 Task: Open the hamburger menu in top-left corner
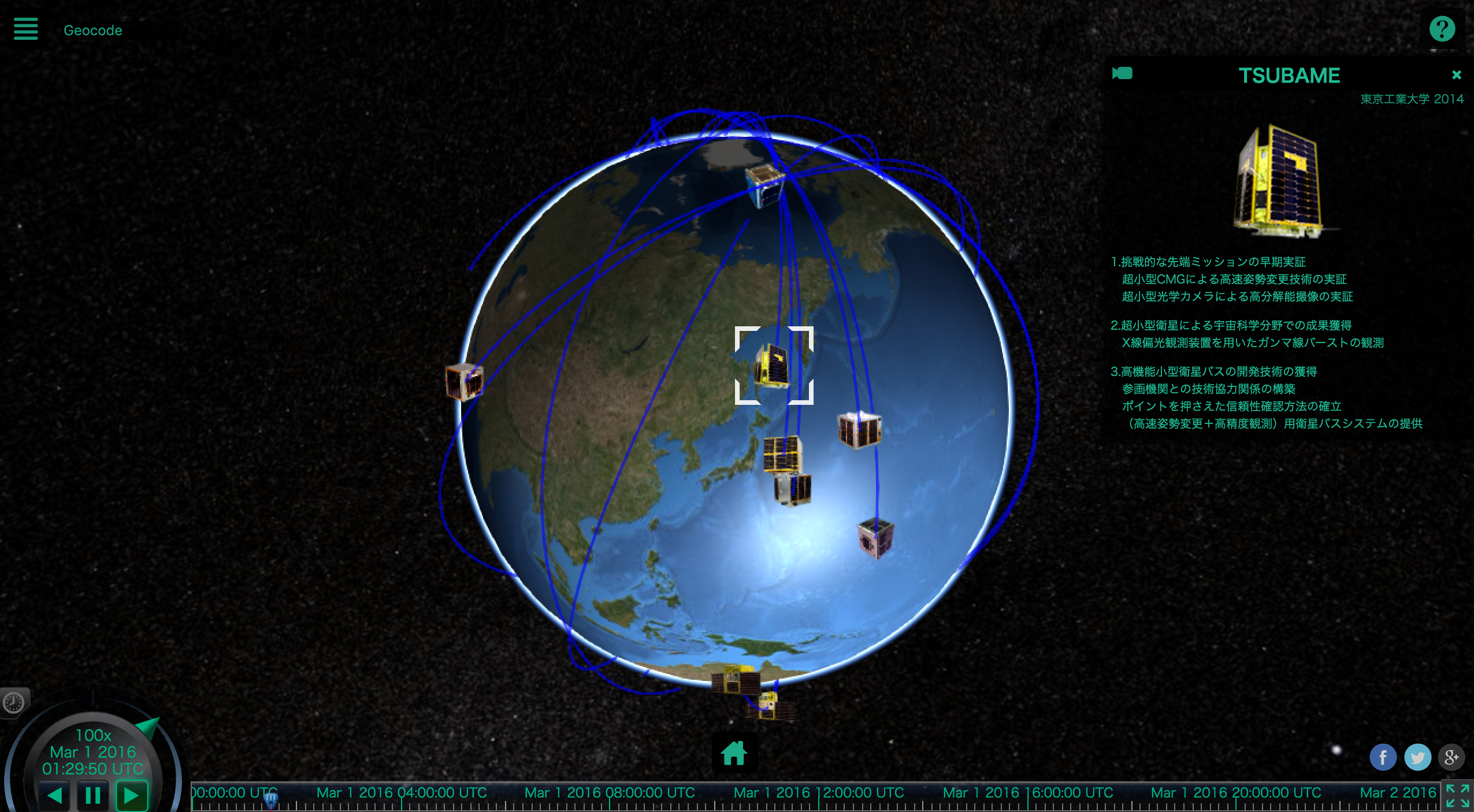[x=25, y=29]
